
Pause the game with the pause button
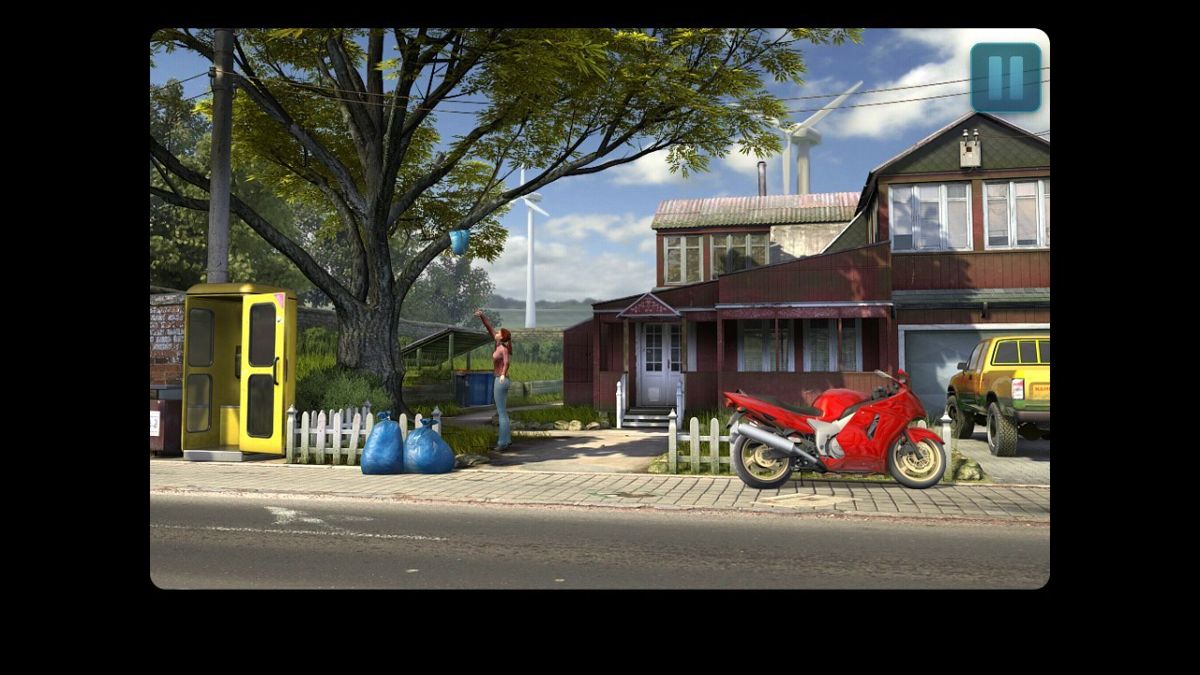coord(1005,77)
